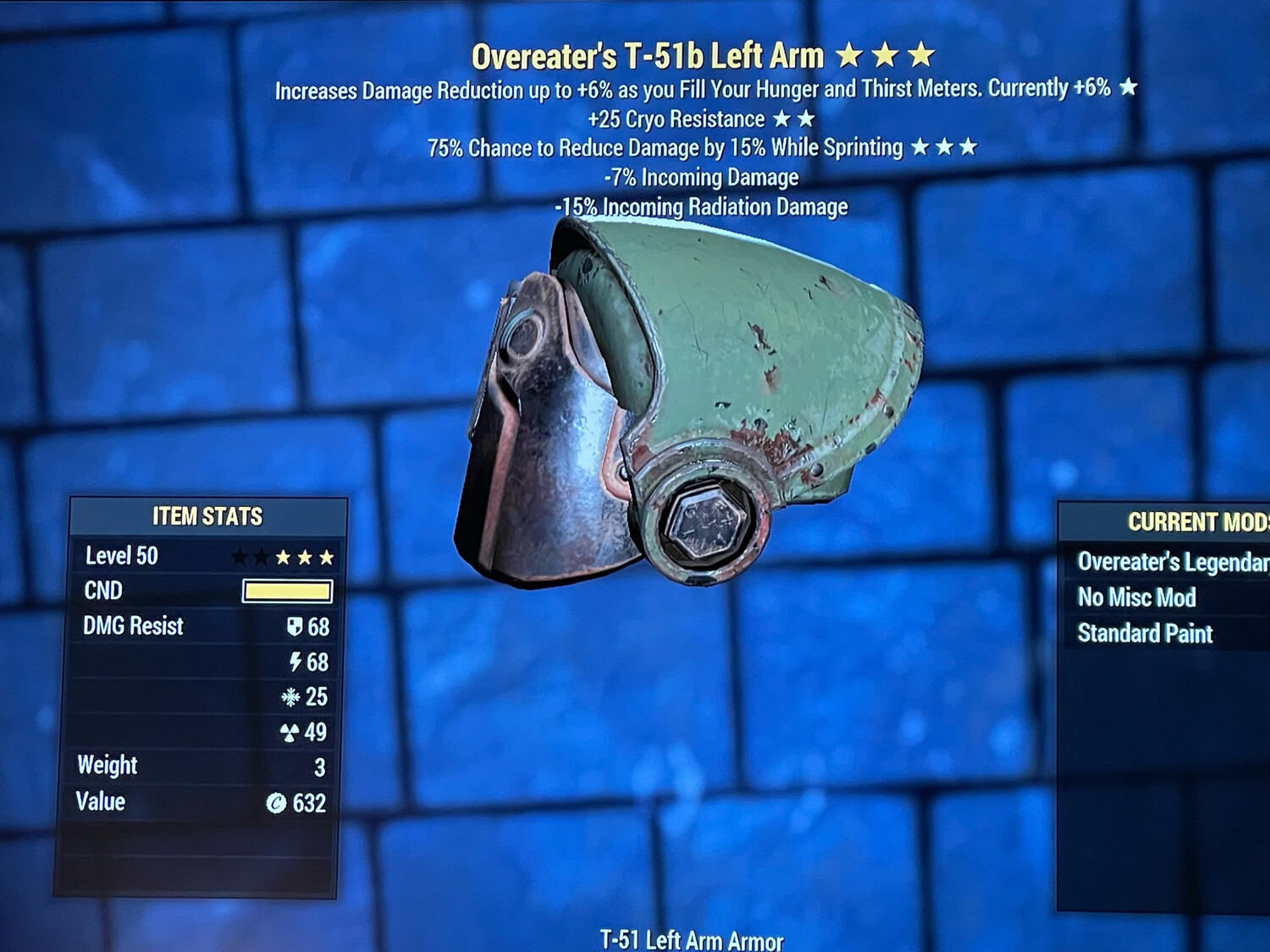This screenshot has height=952, width=1270.
Task: Select the radiation resistance icon beside 49
Action: [290, 733]
